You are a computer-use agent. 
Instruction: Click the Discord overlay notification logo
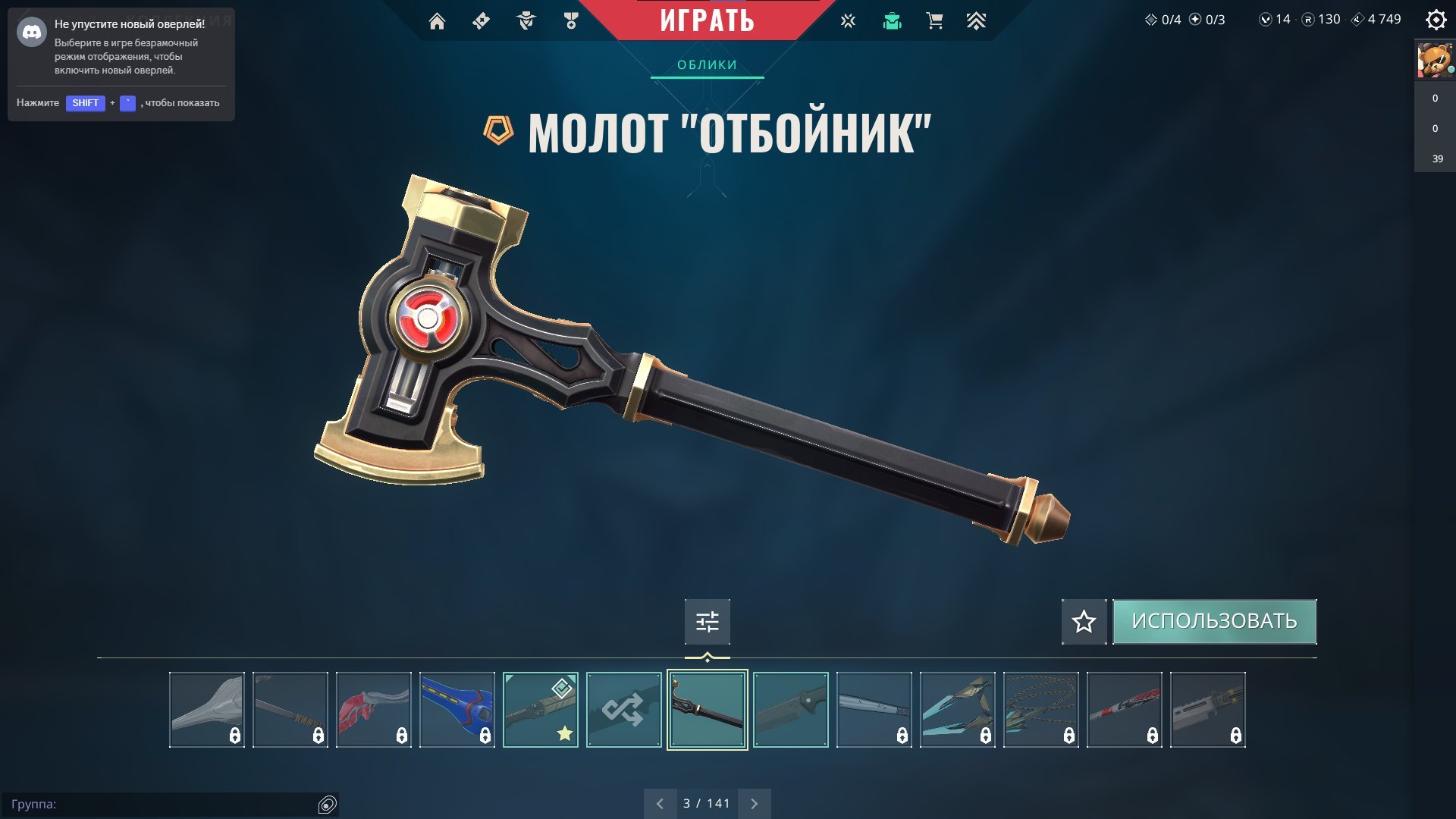[32, 32]
